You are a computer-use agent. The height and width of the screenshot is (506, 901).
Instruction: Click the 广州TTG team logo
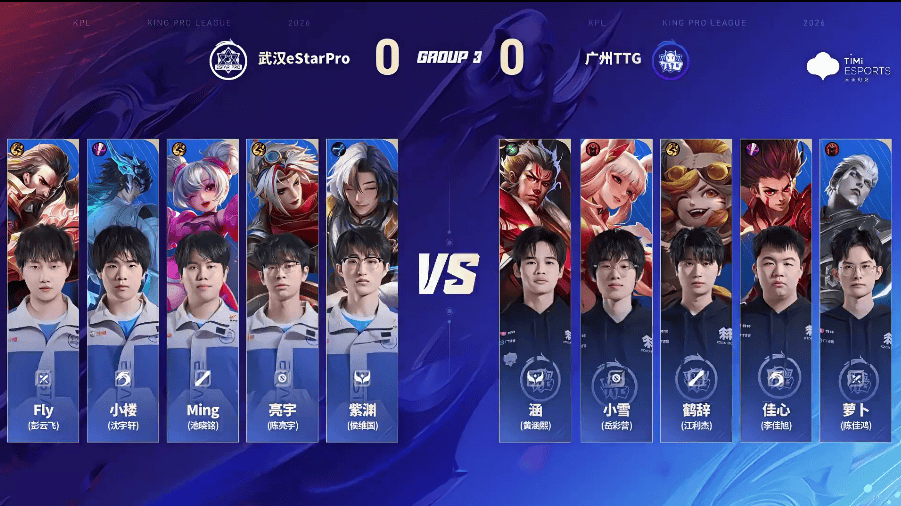[x=668, y=59]
